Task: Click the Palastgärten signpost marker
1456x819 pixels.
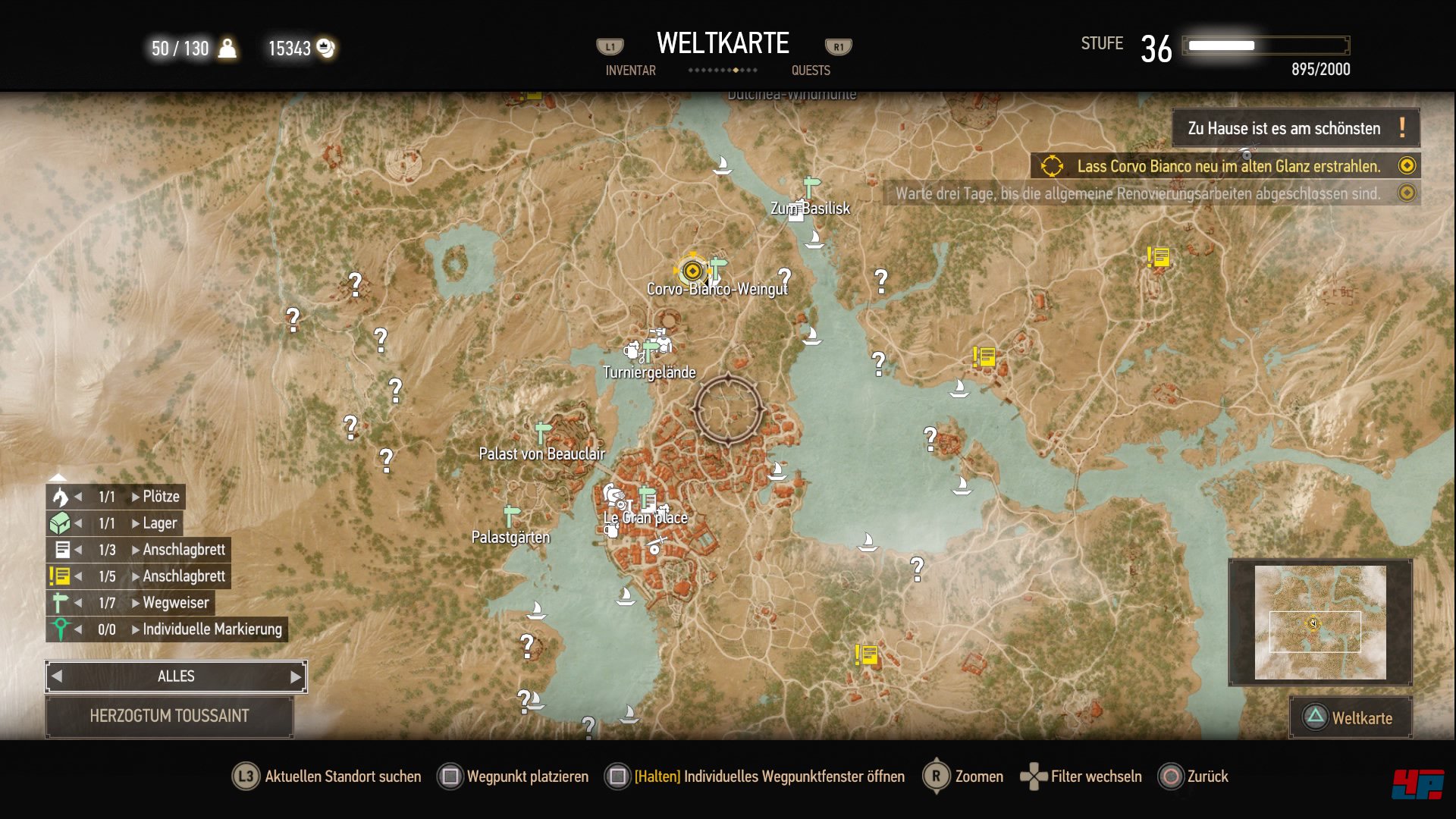Action: pyautogui.click(x=512, y=516)
